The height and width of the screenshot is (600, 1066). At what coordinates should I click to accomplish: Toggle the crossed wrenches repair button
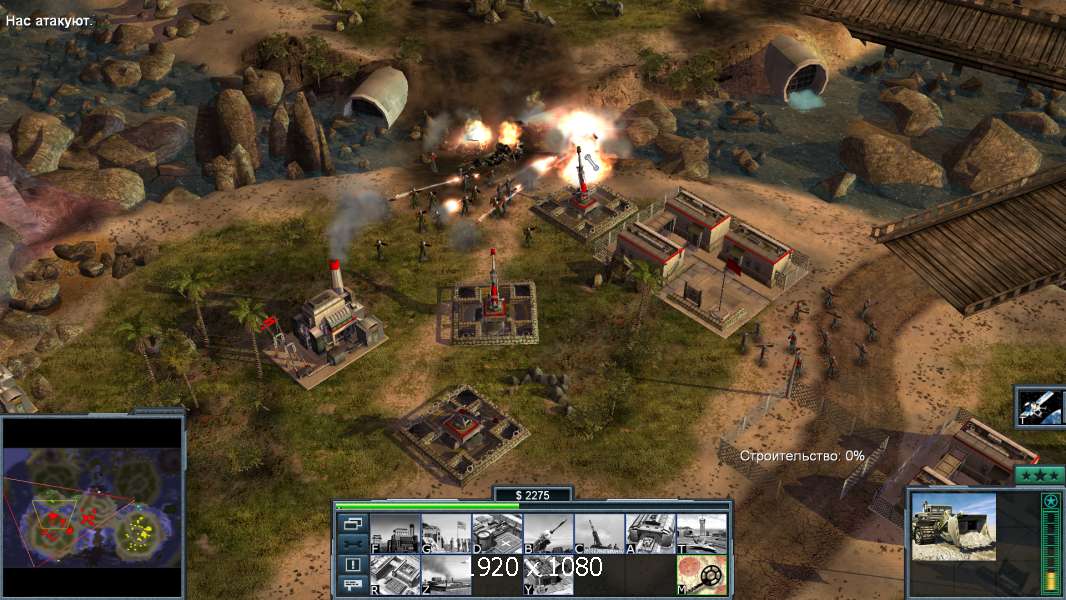pyautogui.click(x=352, y=544)
